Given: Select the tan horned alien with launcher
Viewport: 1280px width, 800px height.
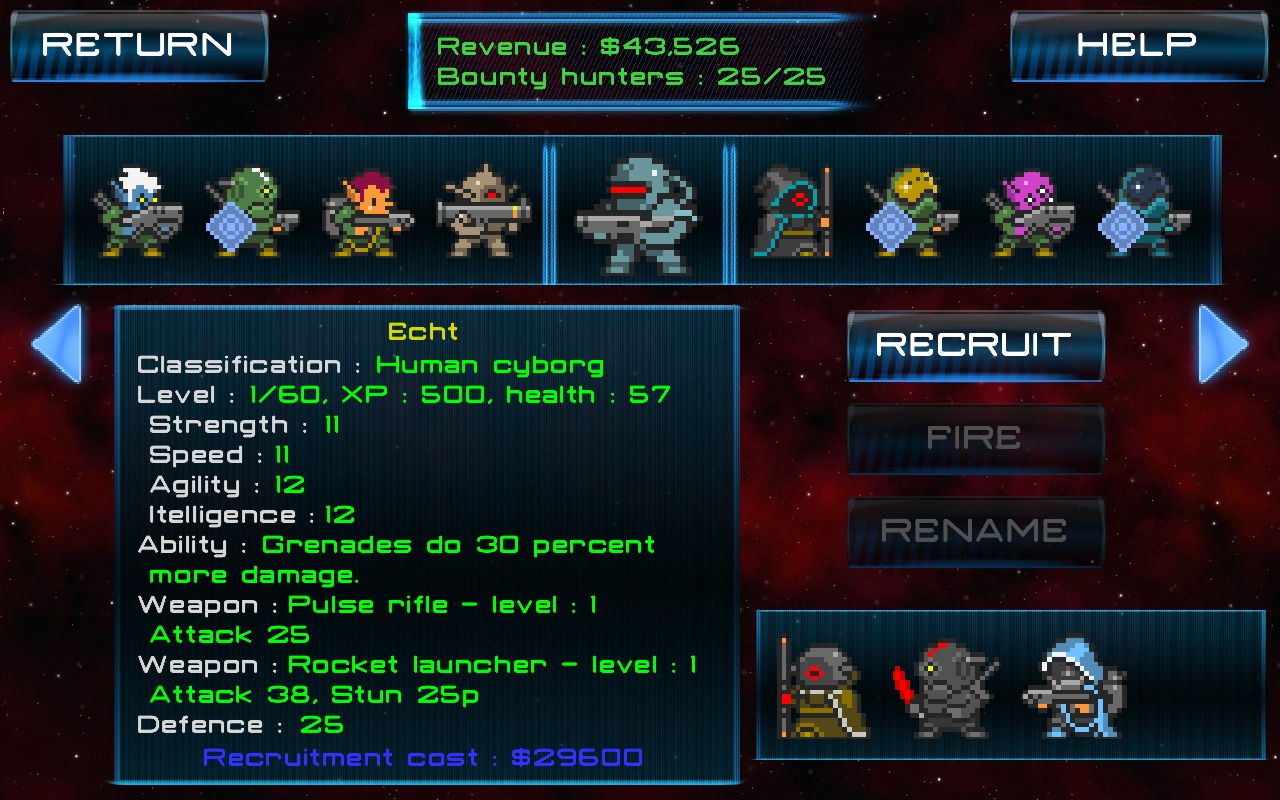Looking at the screenshot, I should click(482, 212).
